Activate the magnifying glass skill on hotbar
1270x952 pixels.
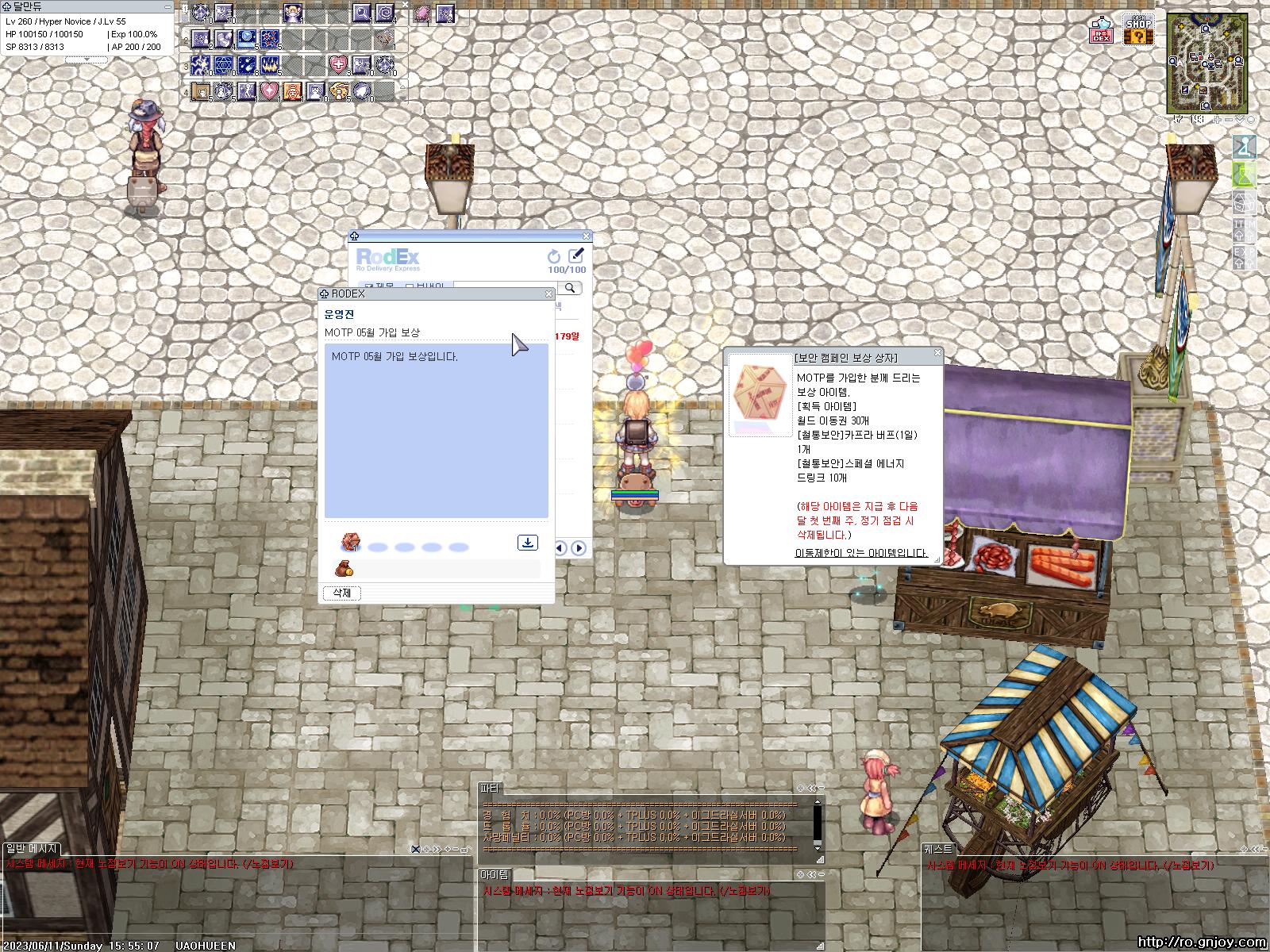(362, 13)
